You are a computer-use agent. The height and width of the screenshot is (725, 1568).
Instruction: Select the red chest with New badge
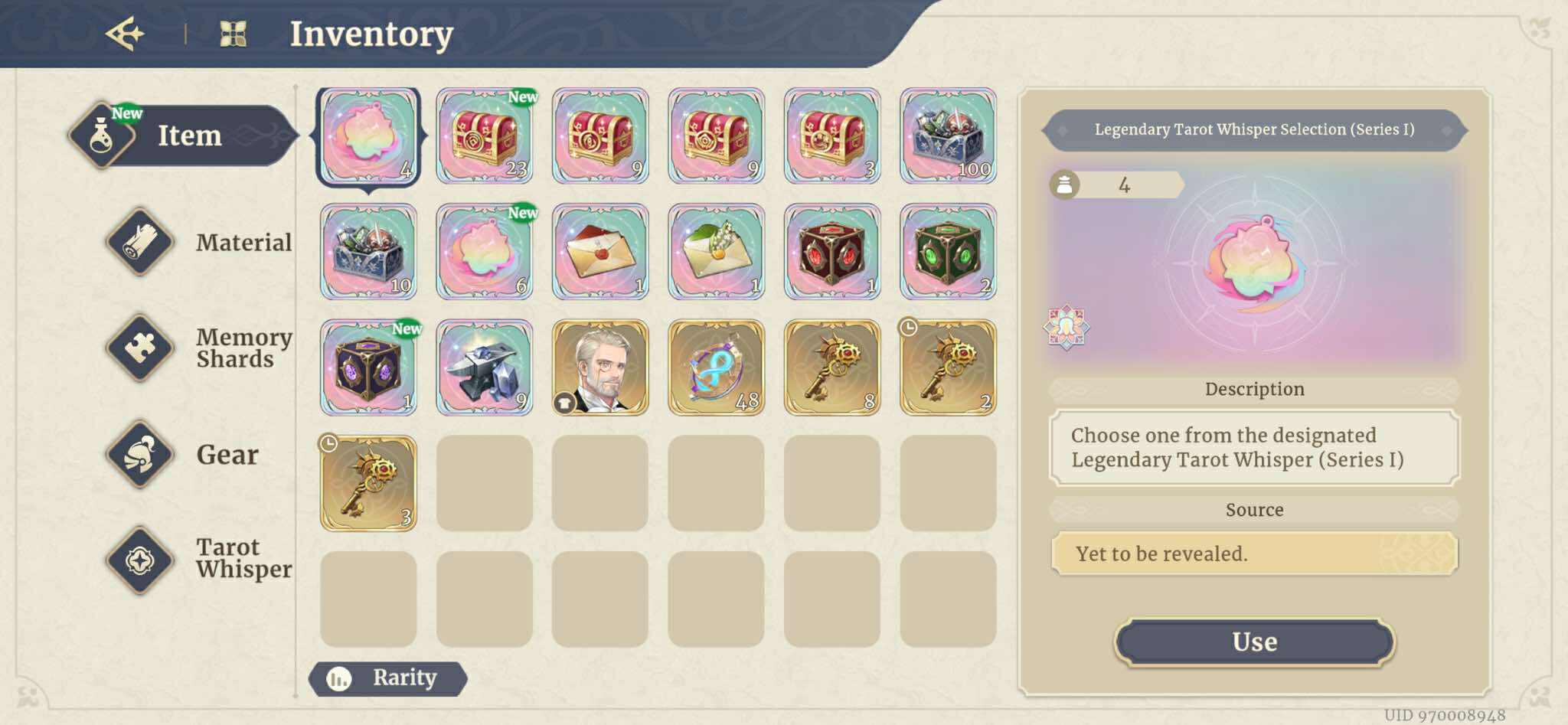(484, 136)
